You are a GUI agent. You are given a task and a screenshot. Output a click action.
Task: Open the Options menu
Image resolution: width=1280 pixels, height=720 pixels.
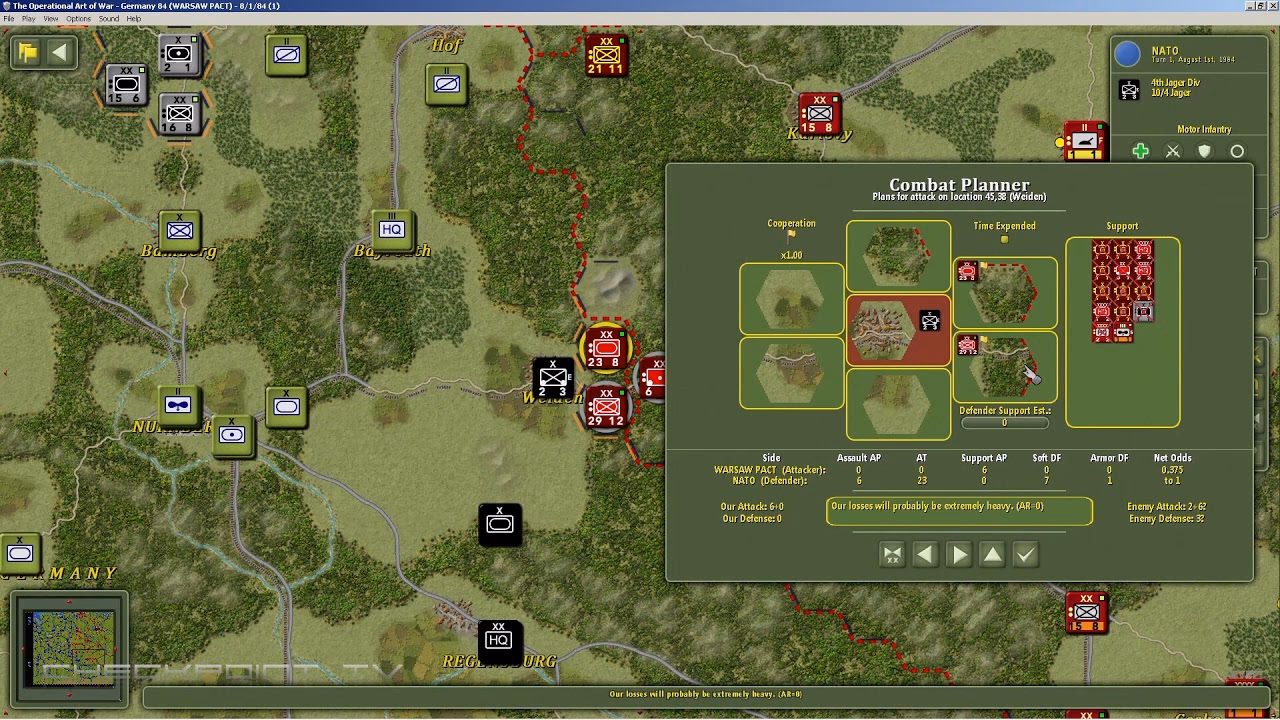click(77, 18)
